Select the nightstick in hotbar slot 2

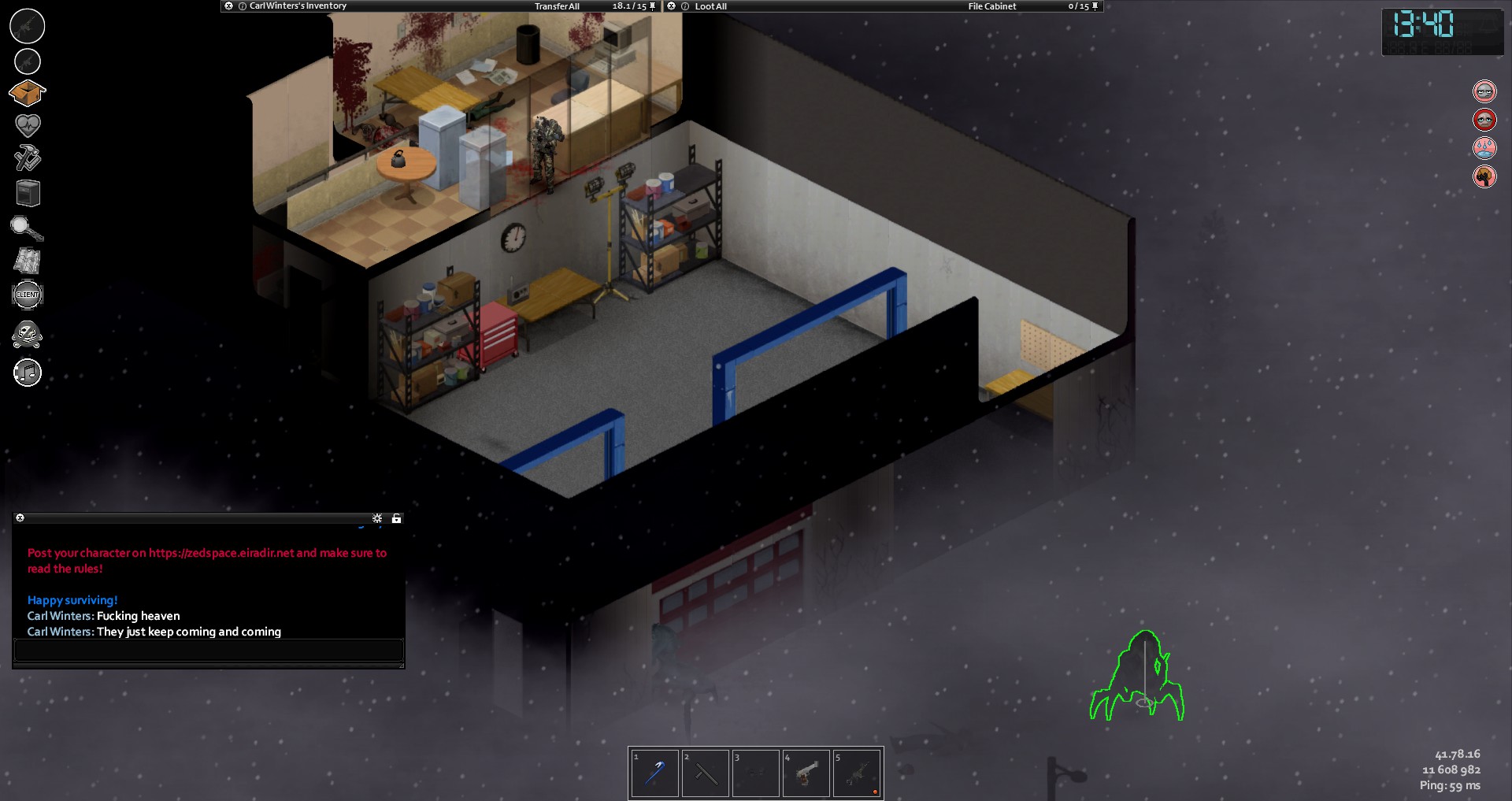coord(705,773)
